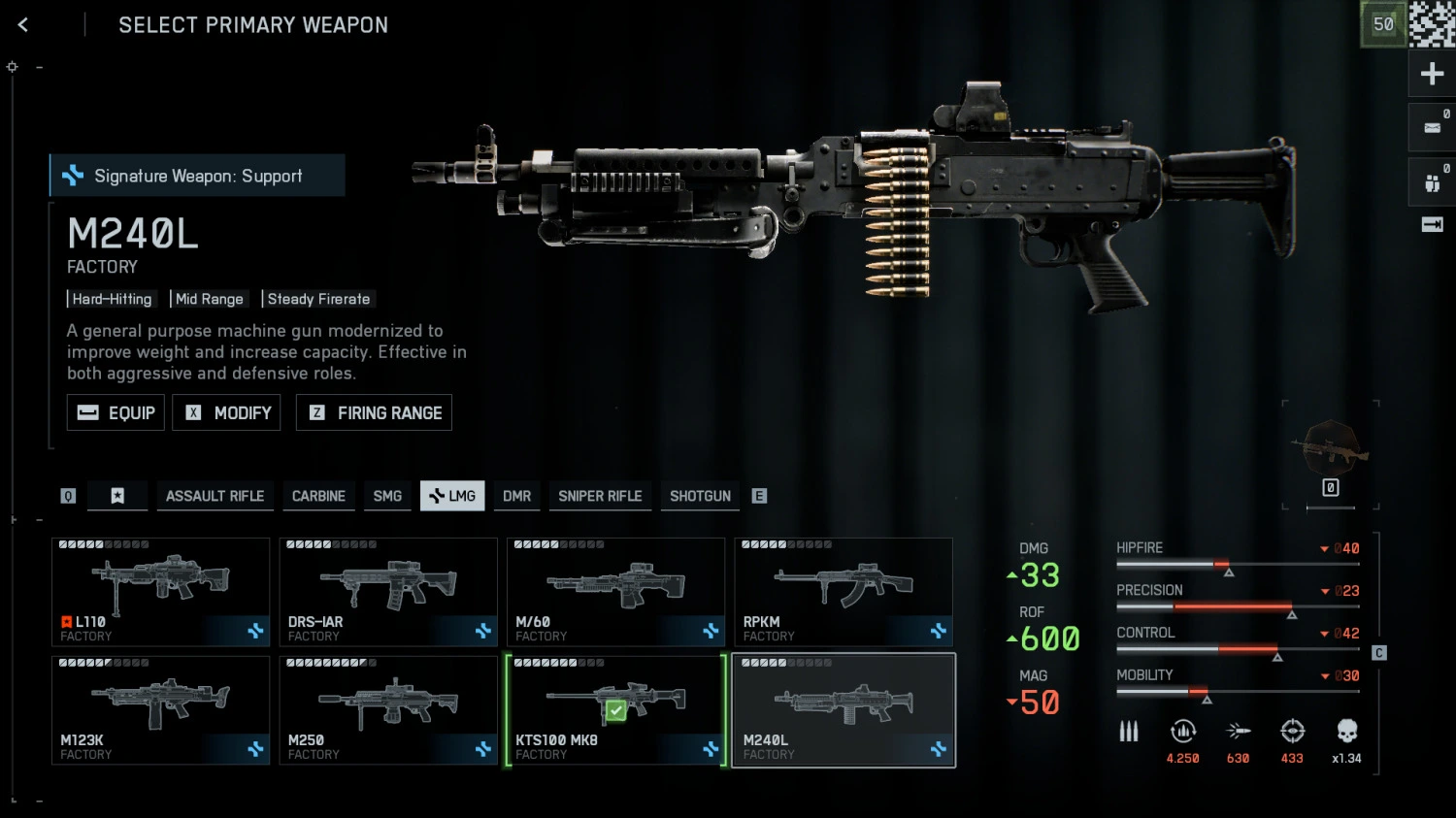Viewport: 1456px width, 818px height.
Task: Pick the equipped KTS100 MK8 tile
Action: pyautogui.click(x=615, y=710)
